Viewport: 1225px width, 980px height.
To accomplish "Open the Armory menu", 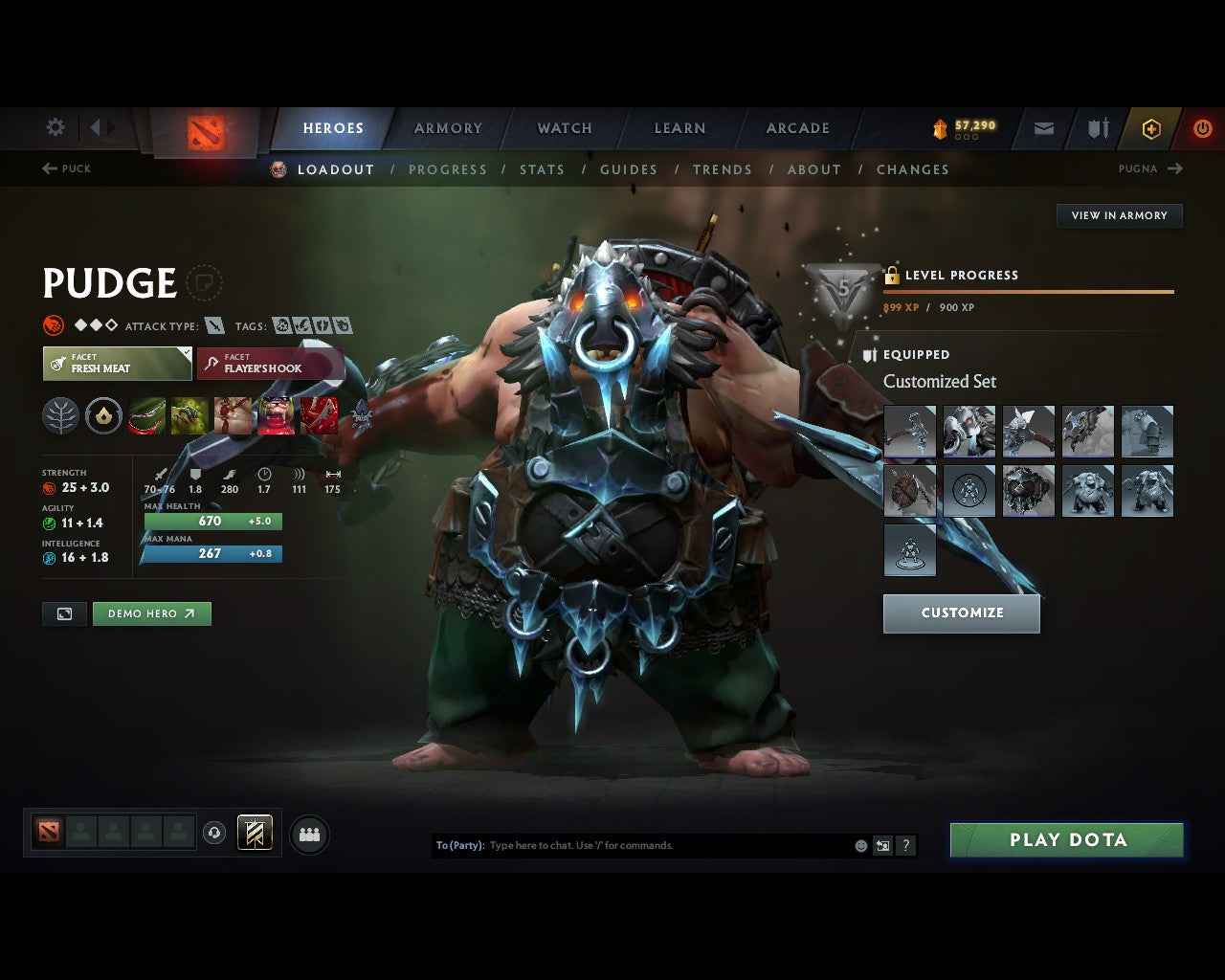I will pos(448,127).
